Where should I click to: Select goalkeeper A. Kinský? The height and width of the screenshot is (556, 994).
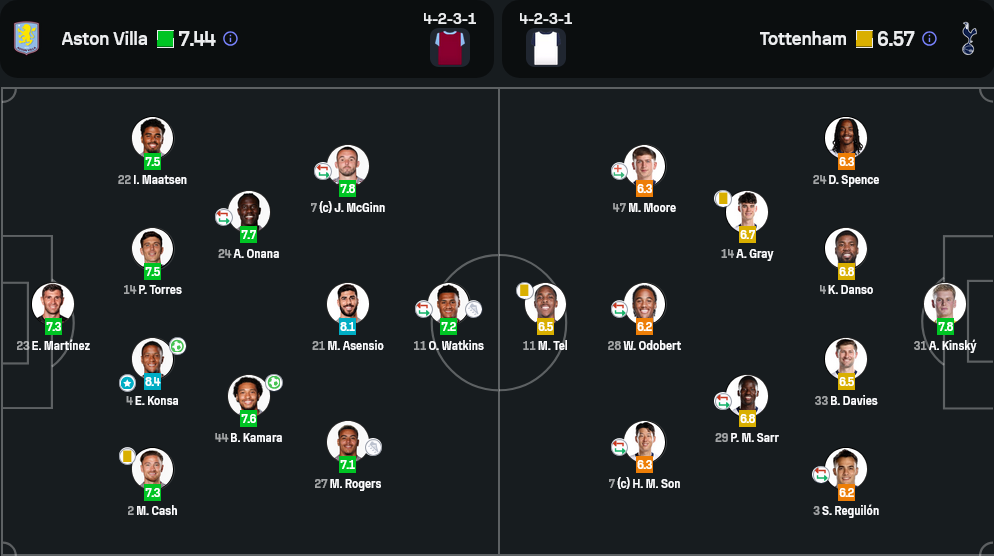tap(944, 304)
